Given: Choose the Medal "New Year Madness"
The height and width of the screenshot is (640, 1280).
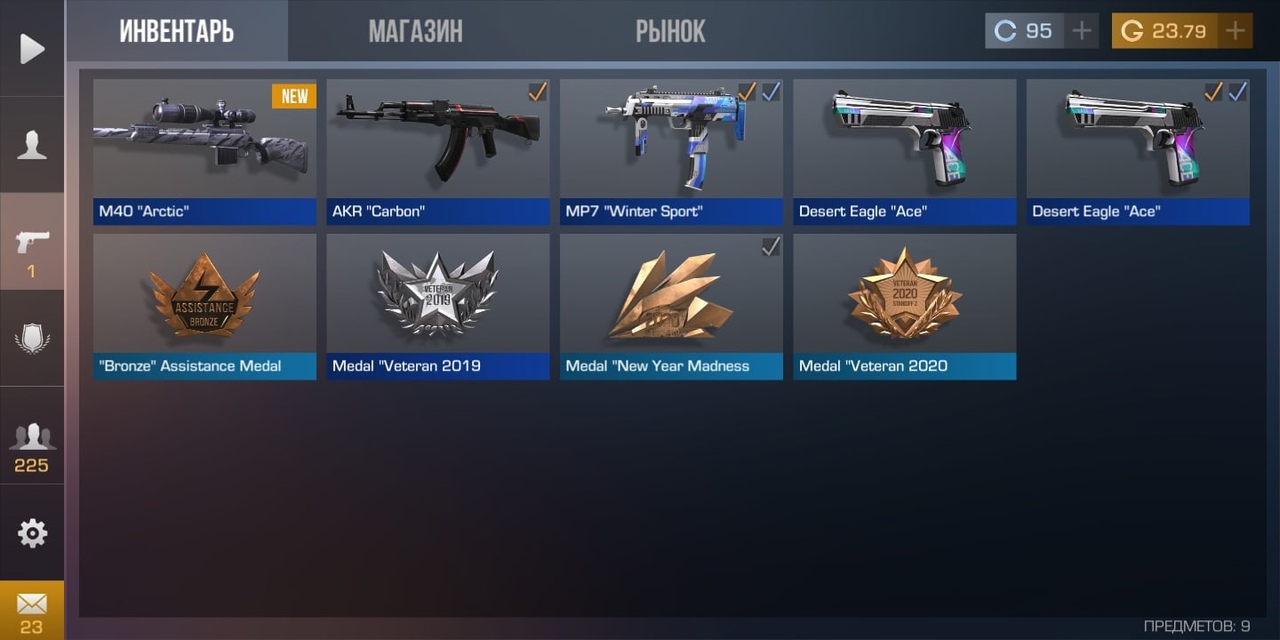Looking at the screenshot, I should [x=671, y=306].
